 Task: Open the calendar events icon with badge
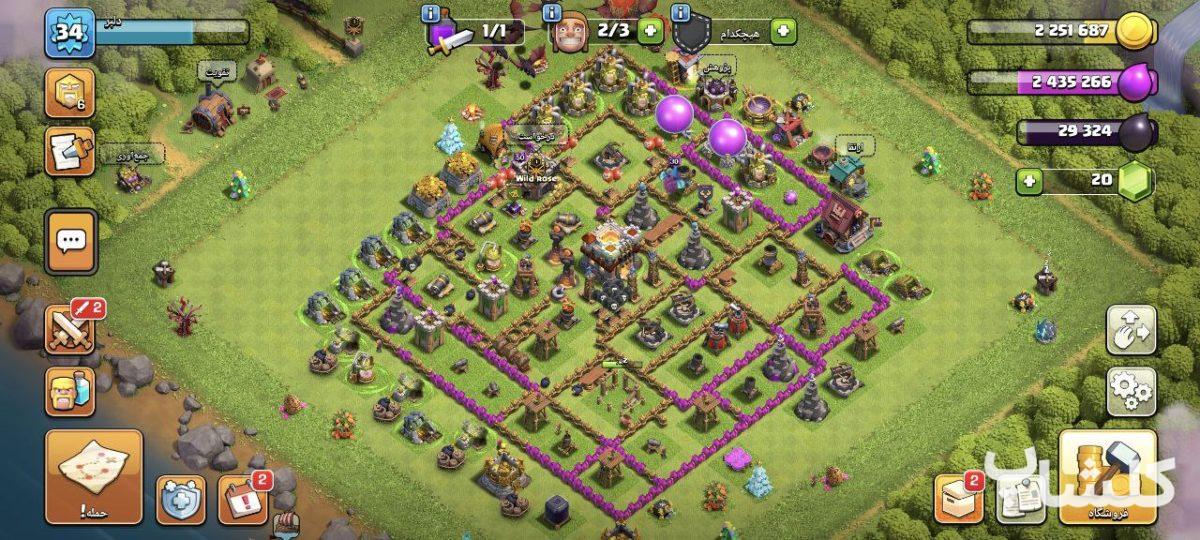pos(242,498)
